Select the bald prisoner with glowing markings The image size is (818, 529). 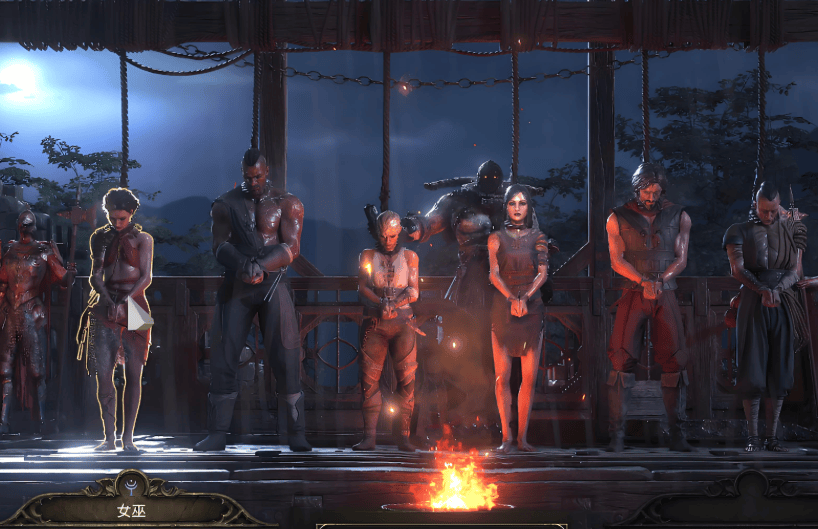click(386, 320)
